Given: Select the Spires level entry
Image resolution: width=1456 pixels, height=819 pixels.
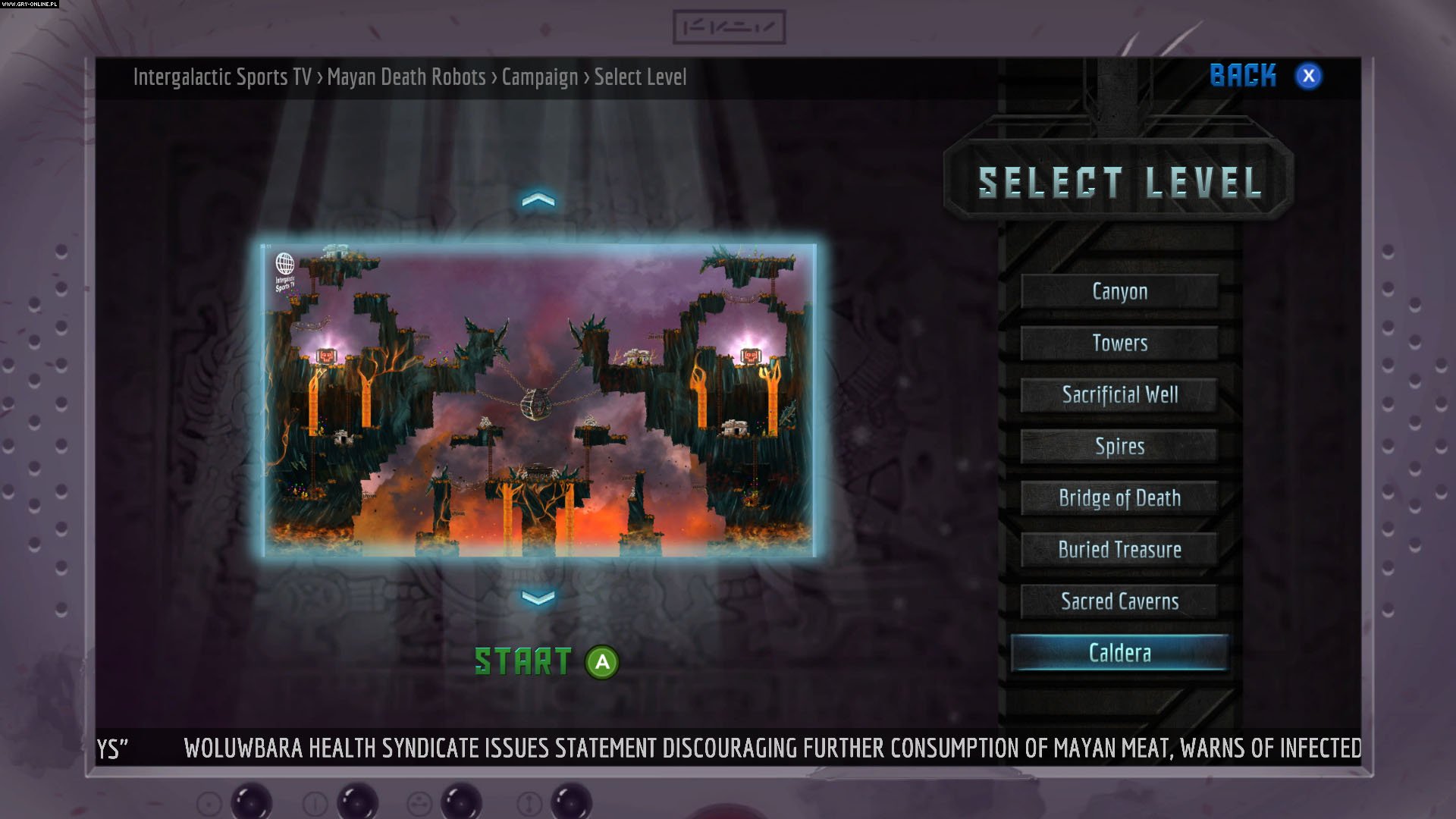Looking at the screenshot, I should coord(1119,446).
